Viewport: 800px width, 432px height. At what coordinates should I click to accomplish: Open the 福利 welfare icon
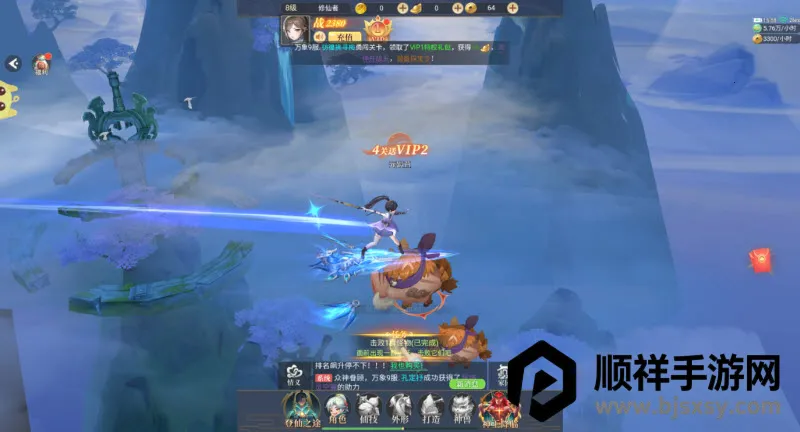pyautogui.click(x=42, y=66)
